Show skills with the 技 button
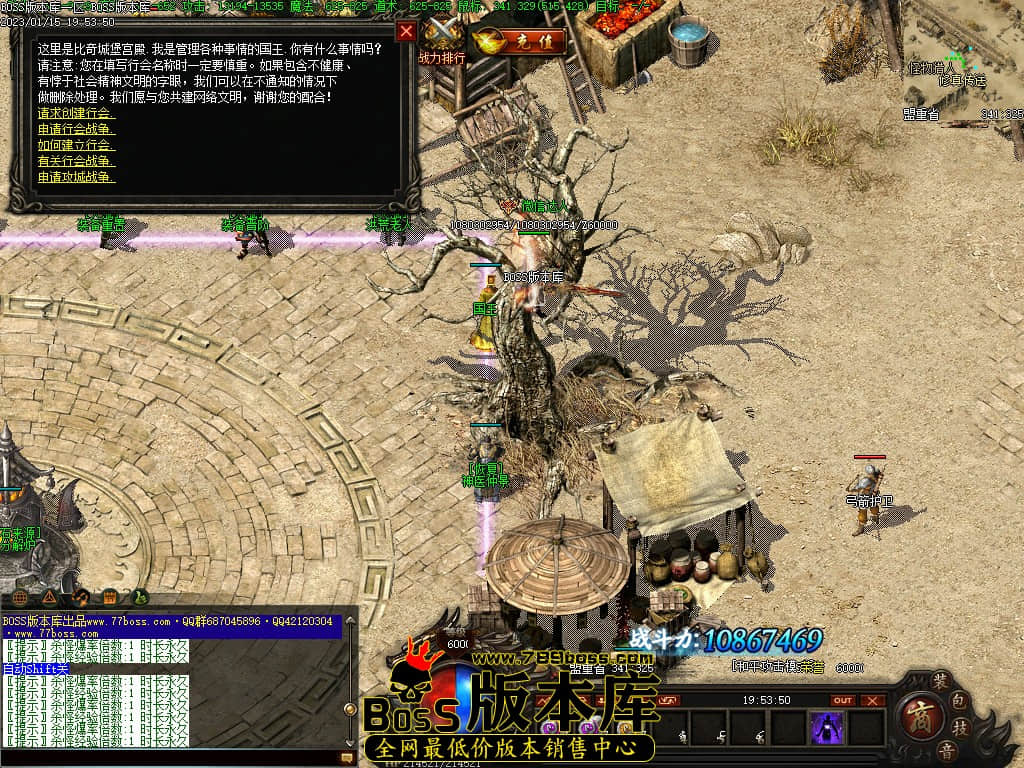Screen dimensions: 1024x768 tap(960, 727)
